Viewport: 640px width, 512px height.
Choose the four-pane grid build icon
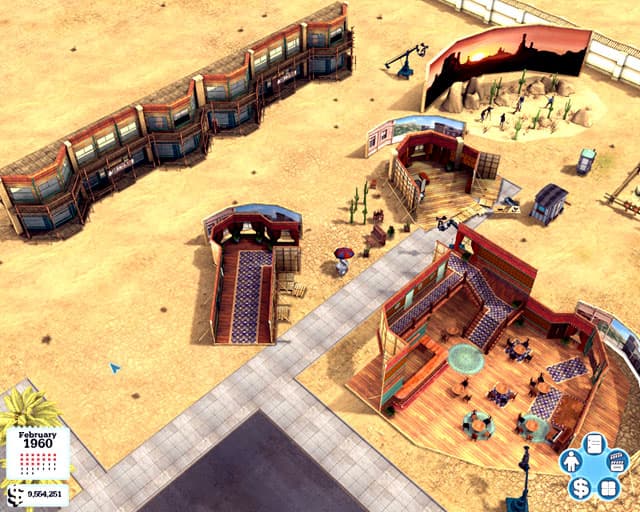click(608, 489)
